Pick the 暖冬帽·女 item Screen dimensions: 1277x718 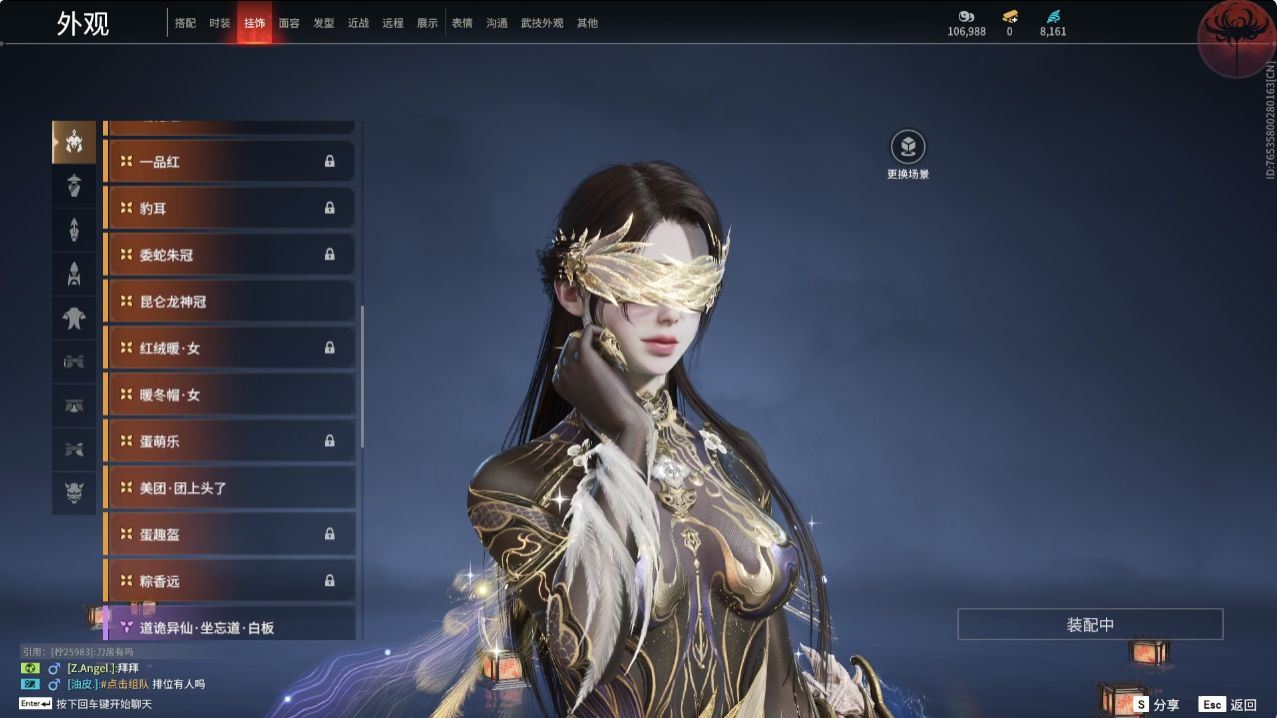pos(230,395)
